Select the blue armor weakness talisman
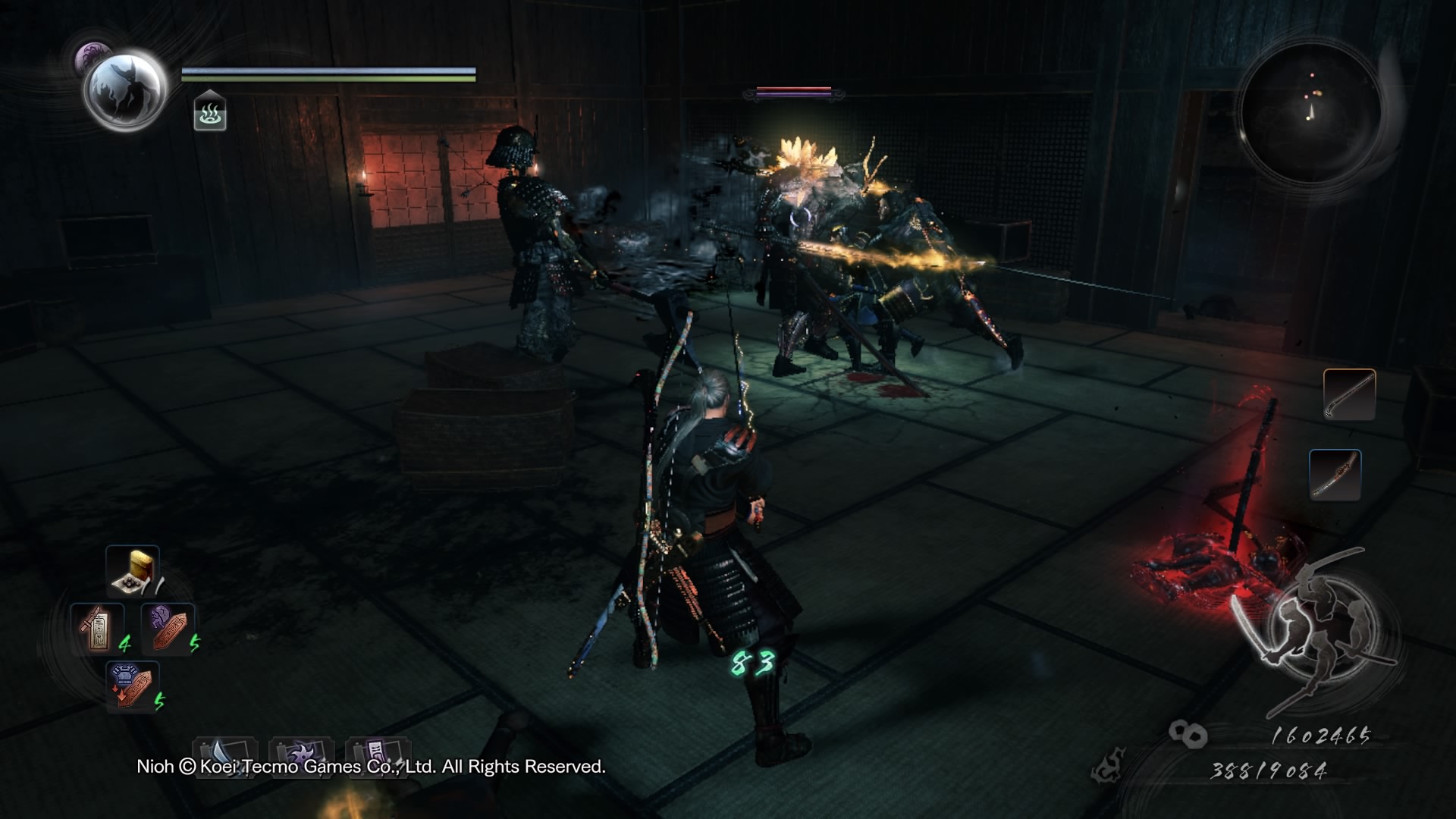The image size is (1456, 819). point(132,686)
